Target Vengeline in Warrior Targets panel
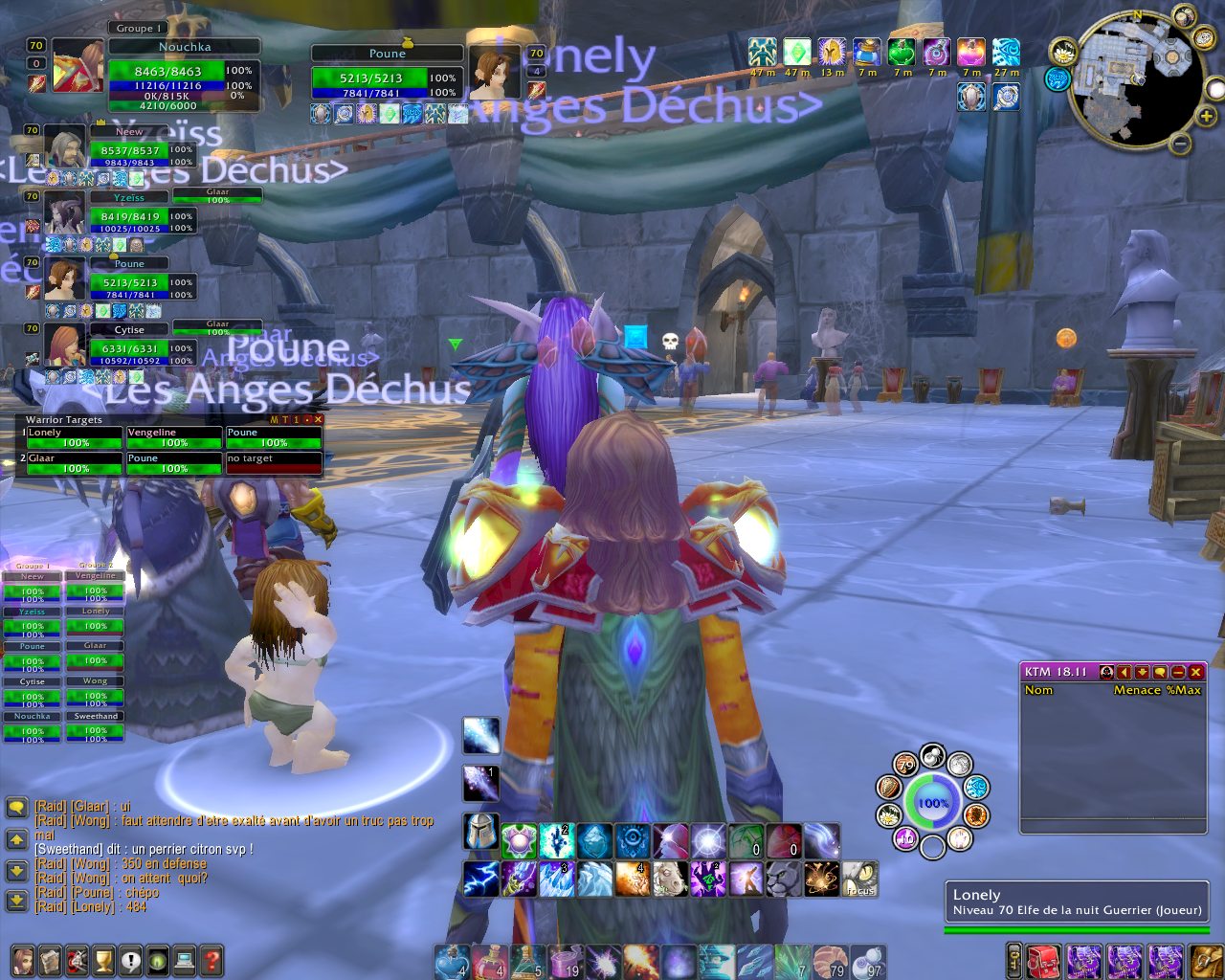Image resolution: width=1225 pixels, height=980 pixels. coord(174,438)
